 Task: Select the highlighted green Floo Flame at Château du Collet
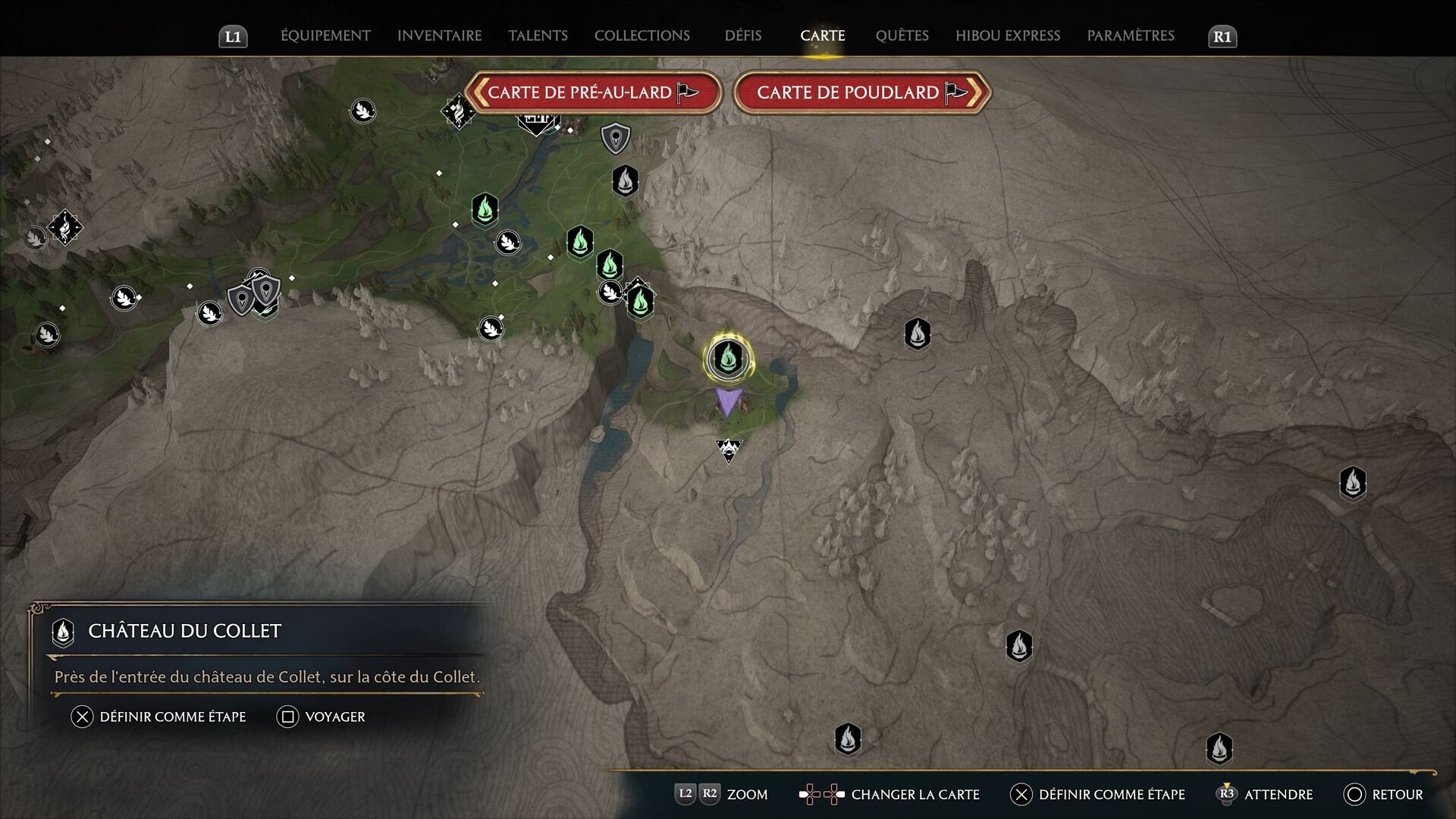click(727, 360)
